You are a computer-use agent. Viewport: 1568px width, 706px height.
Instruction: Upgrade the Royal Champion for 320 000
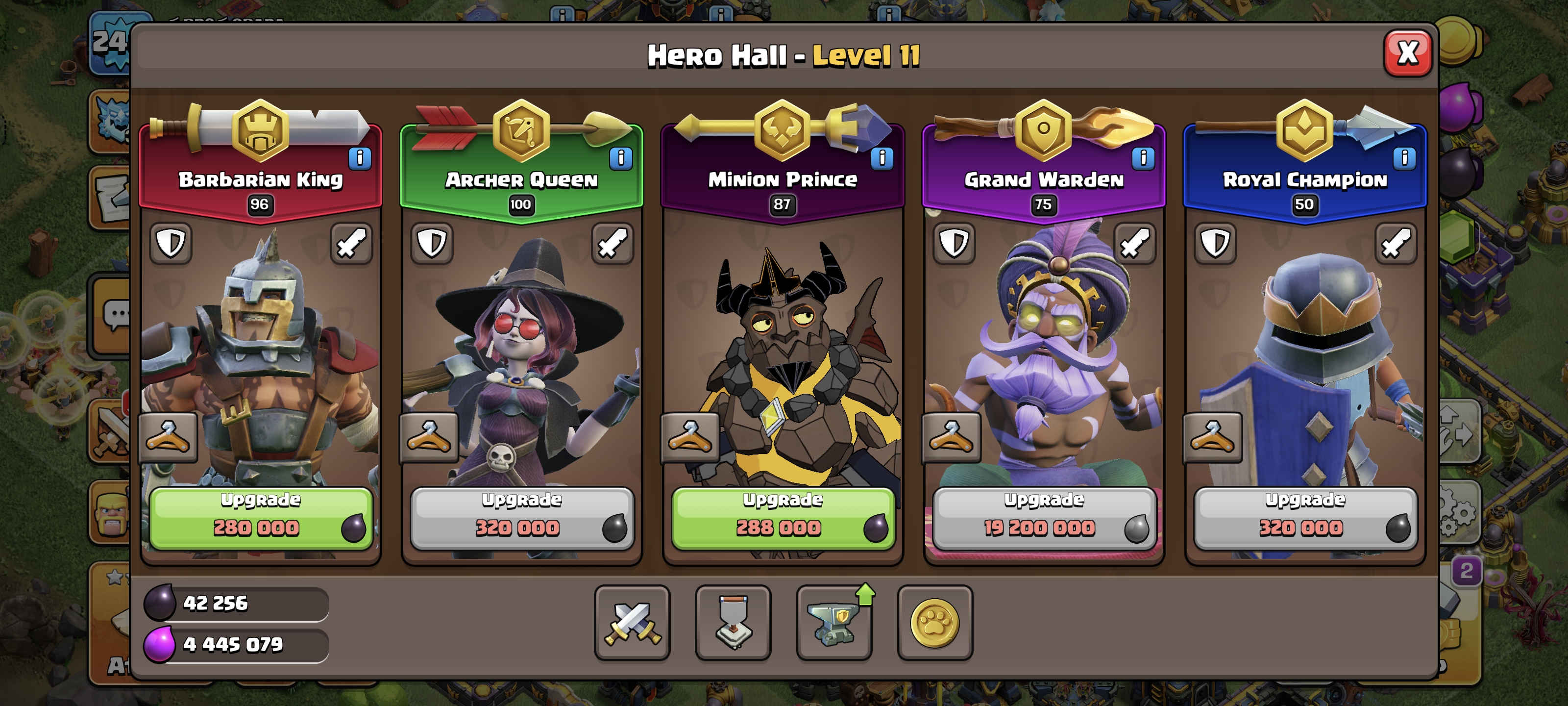tap(1305, 518)
